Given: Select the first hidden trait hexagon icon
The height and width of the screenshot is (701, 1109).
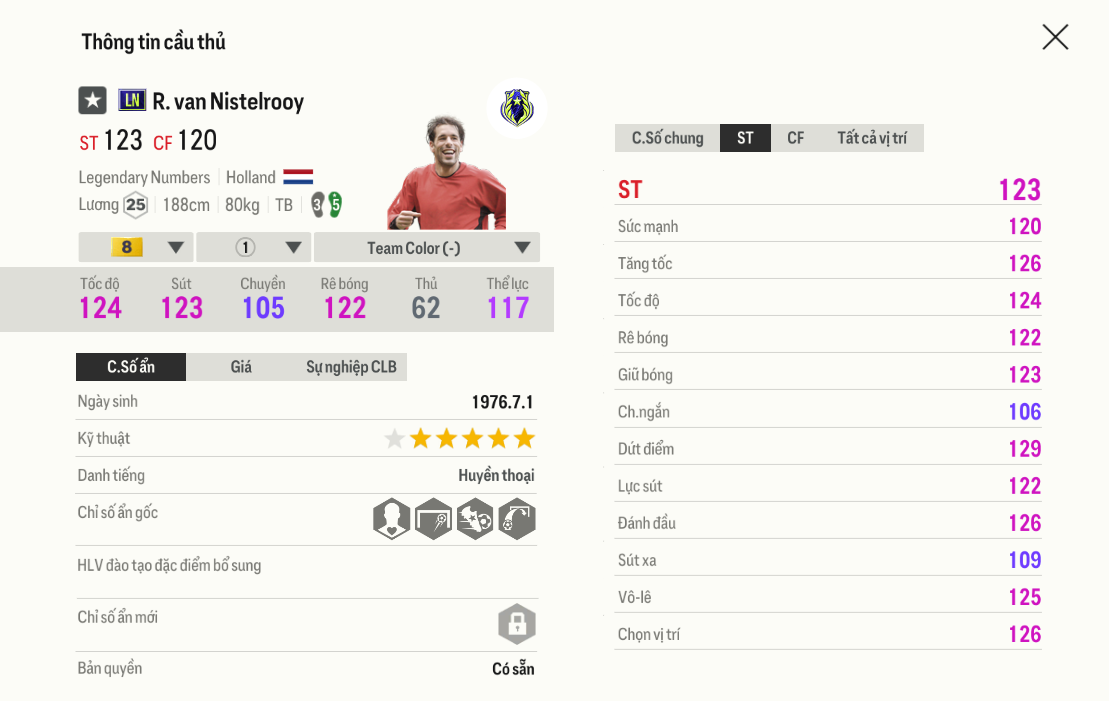Looking at the screenshot, I should click(391, 519).
